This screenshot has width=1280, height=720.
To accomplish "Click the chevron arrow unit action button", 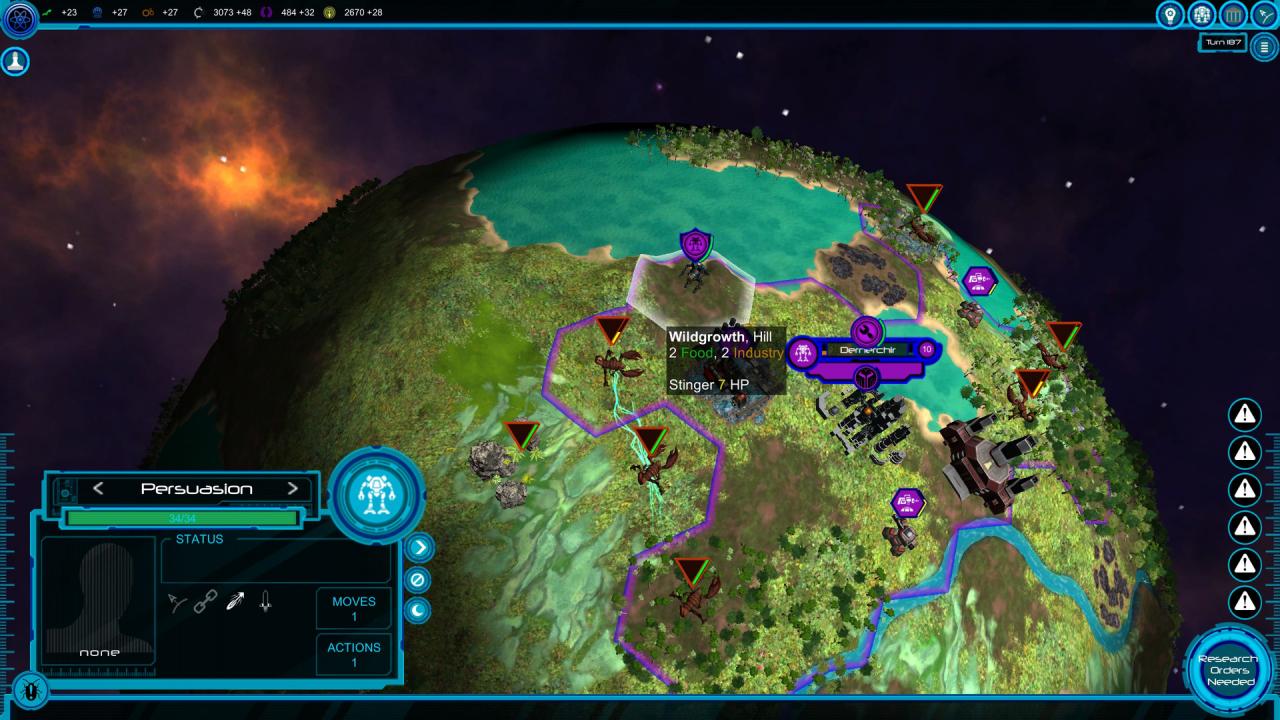I will 418,547.
